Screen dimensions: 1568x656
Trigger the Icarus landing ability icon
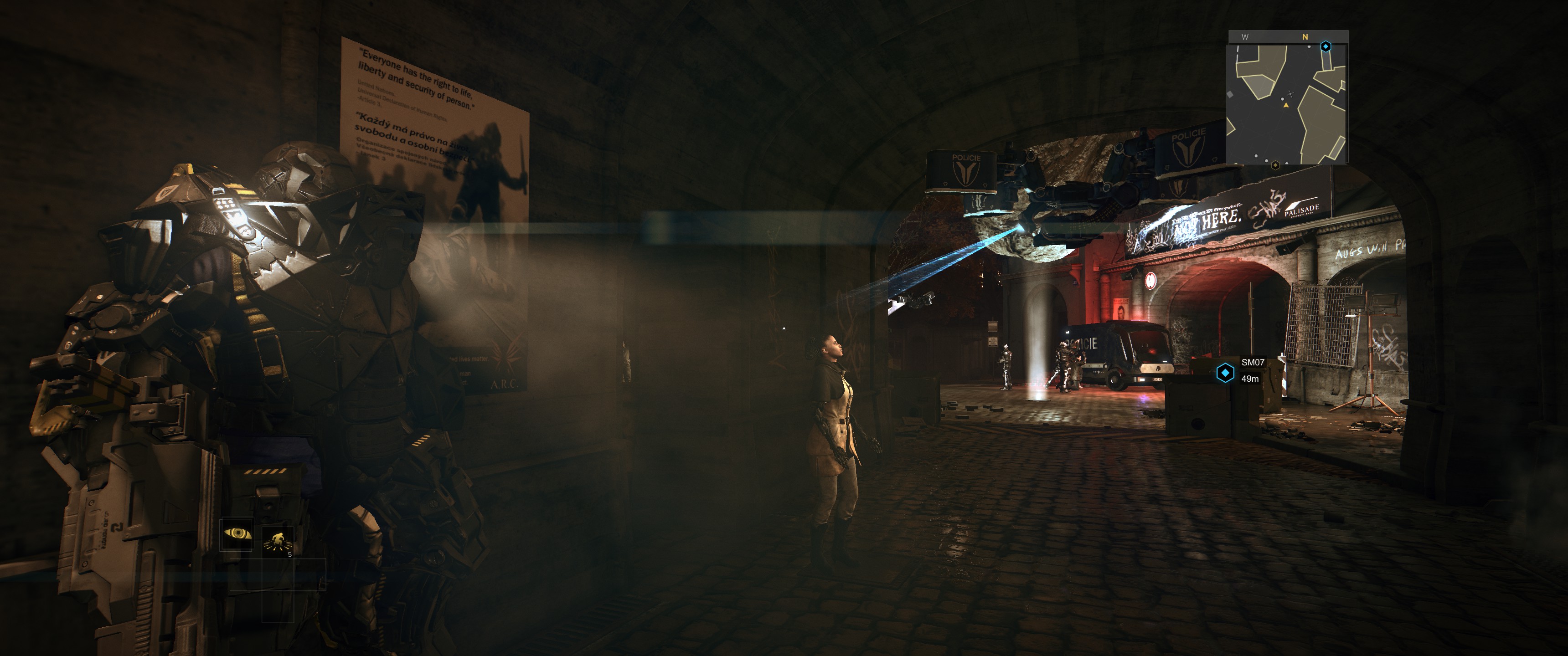[278, 540]
